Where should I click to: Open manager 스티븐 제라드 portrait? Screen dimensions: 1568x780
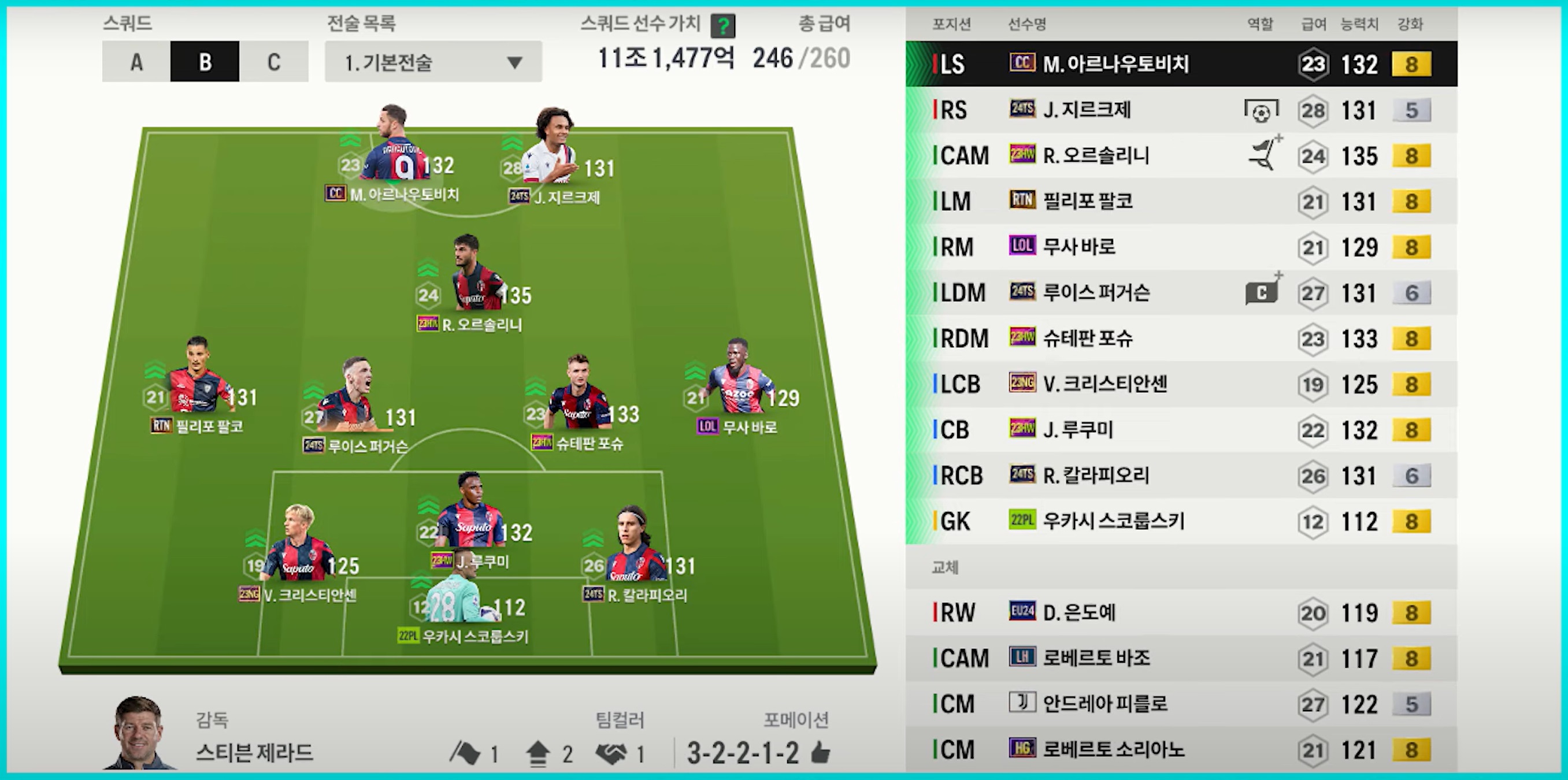click(139, 733)
